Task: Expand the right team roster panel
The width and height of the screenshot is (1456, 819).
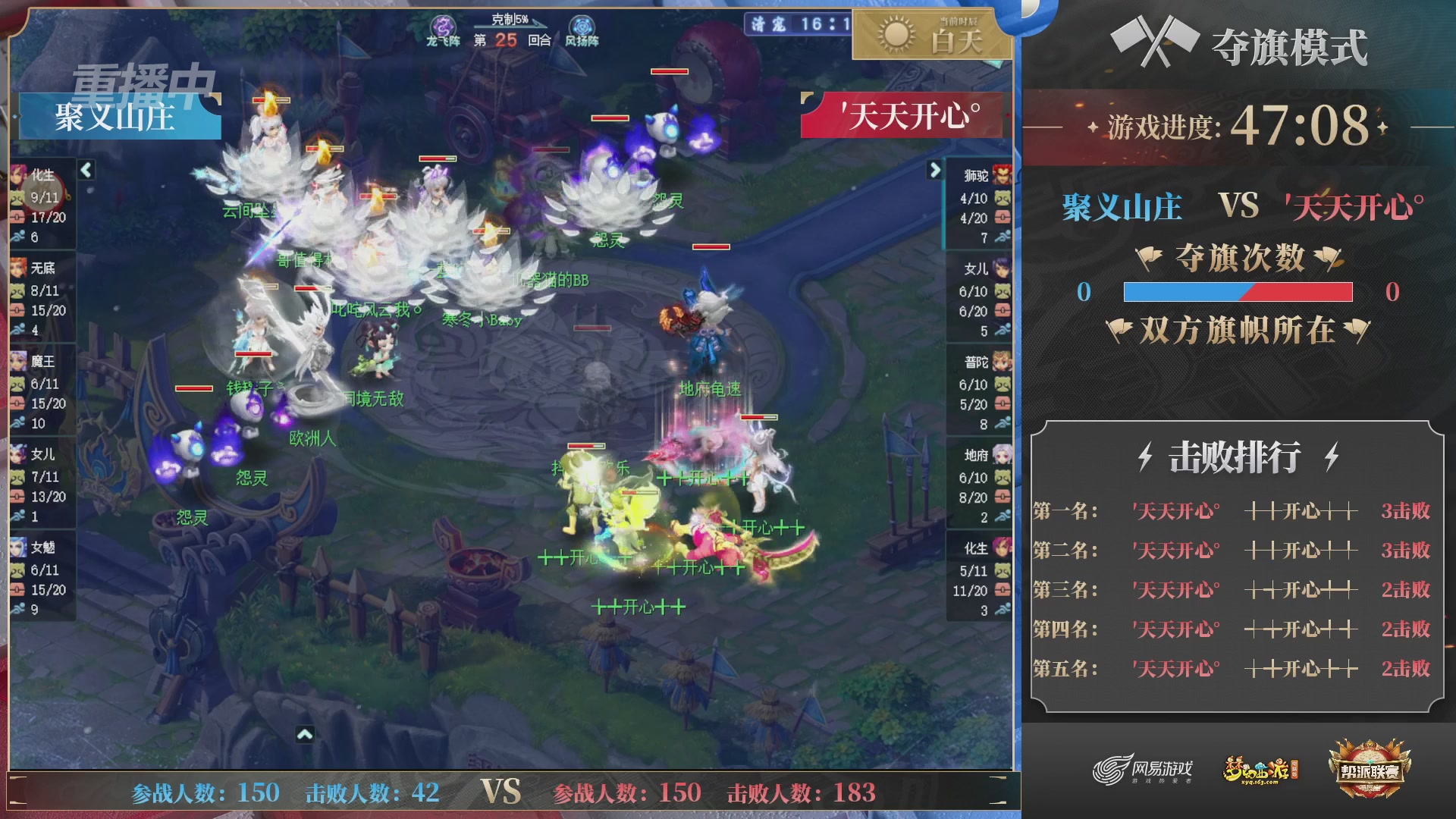Action: pos(934,171)
